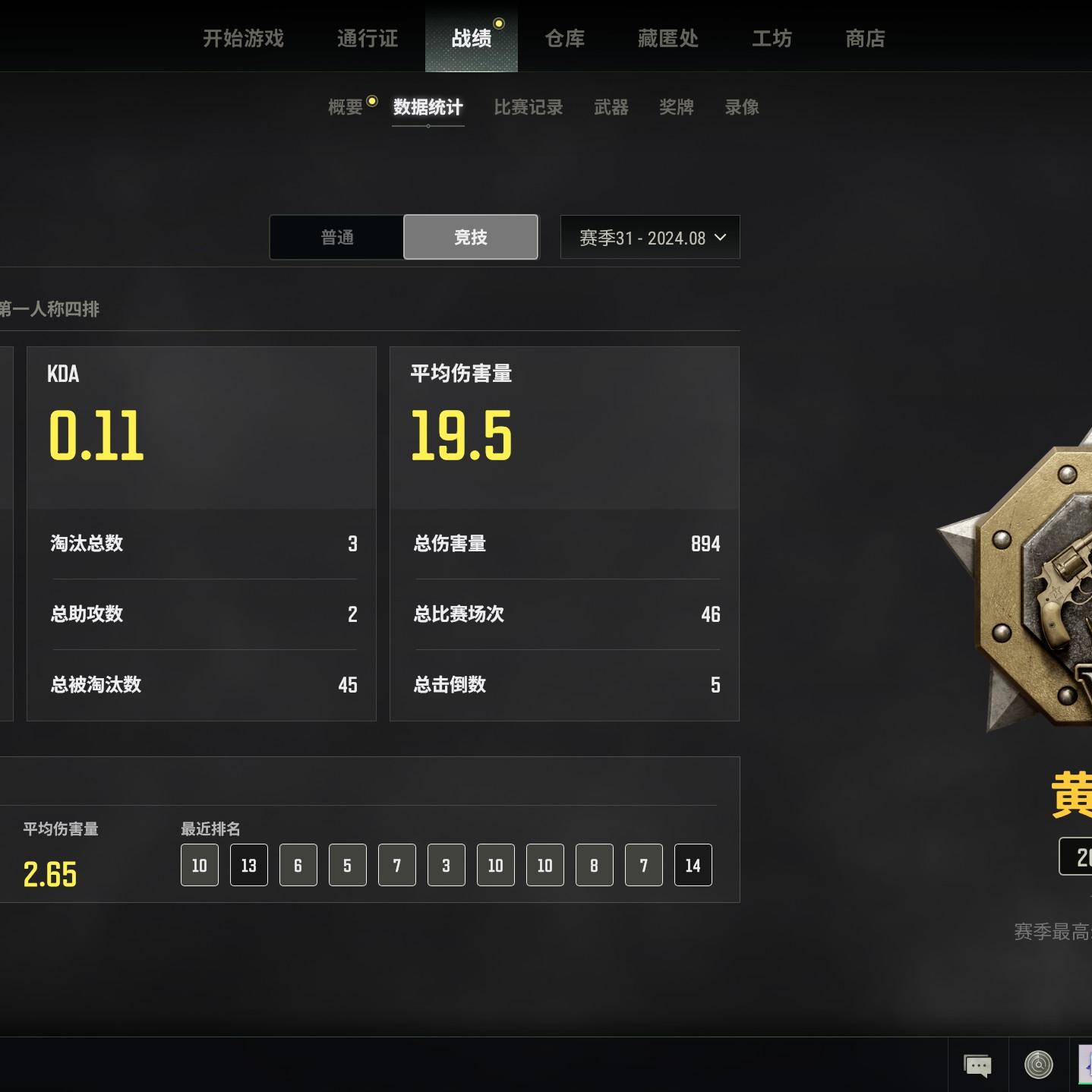
Task: Open the 工坊 tab
Action: [772, 38]
